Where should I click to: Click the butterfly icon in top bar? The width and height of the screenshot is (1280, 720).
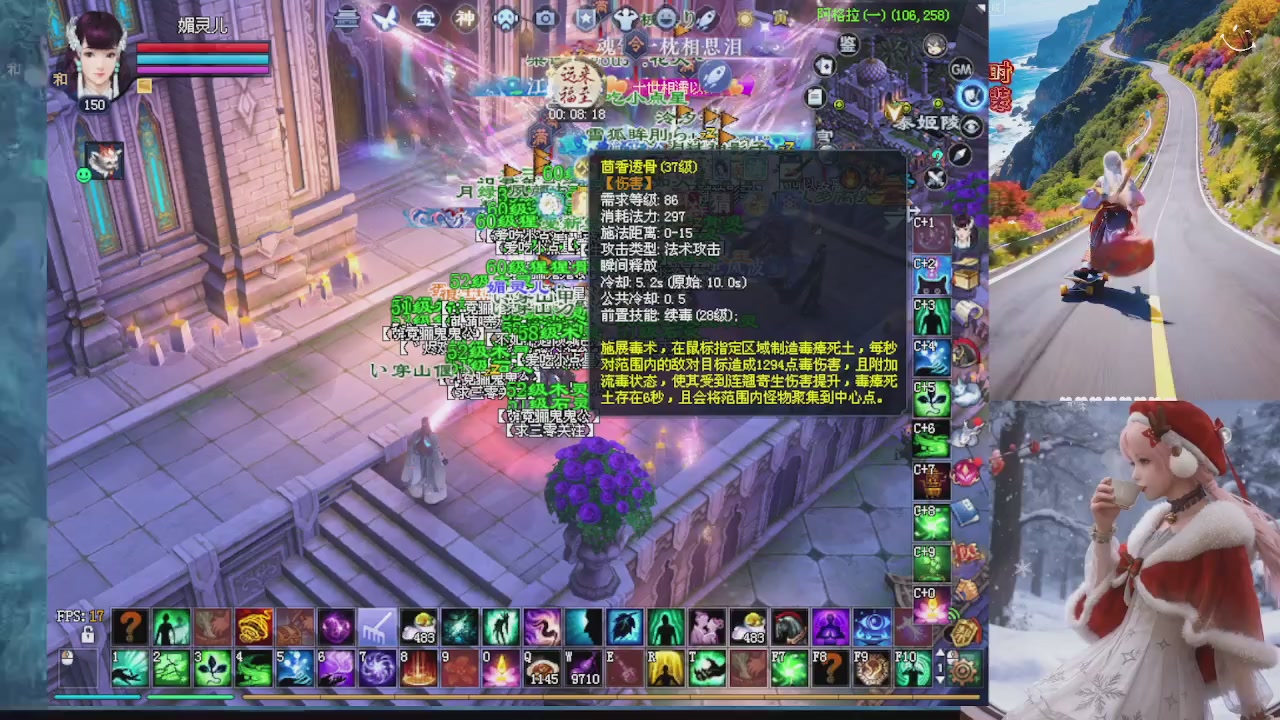(386, 19)
